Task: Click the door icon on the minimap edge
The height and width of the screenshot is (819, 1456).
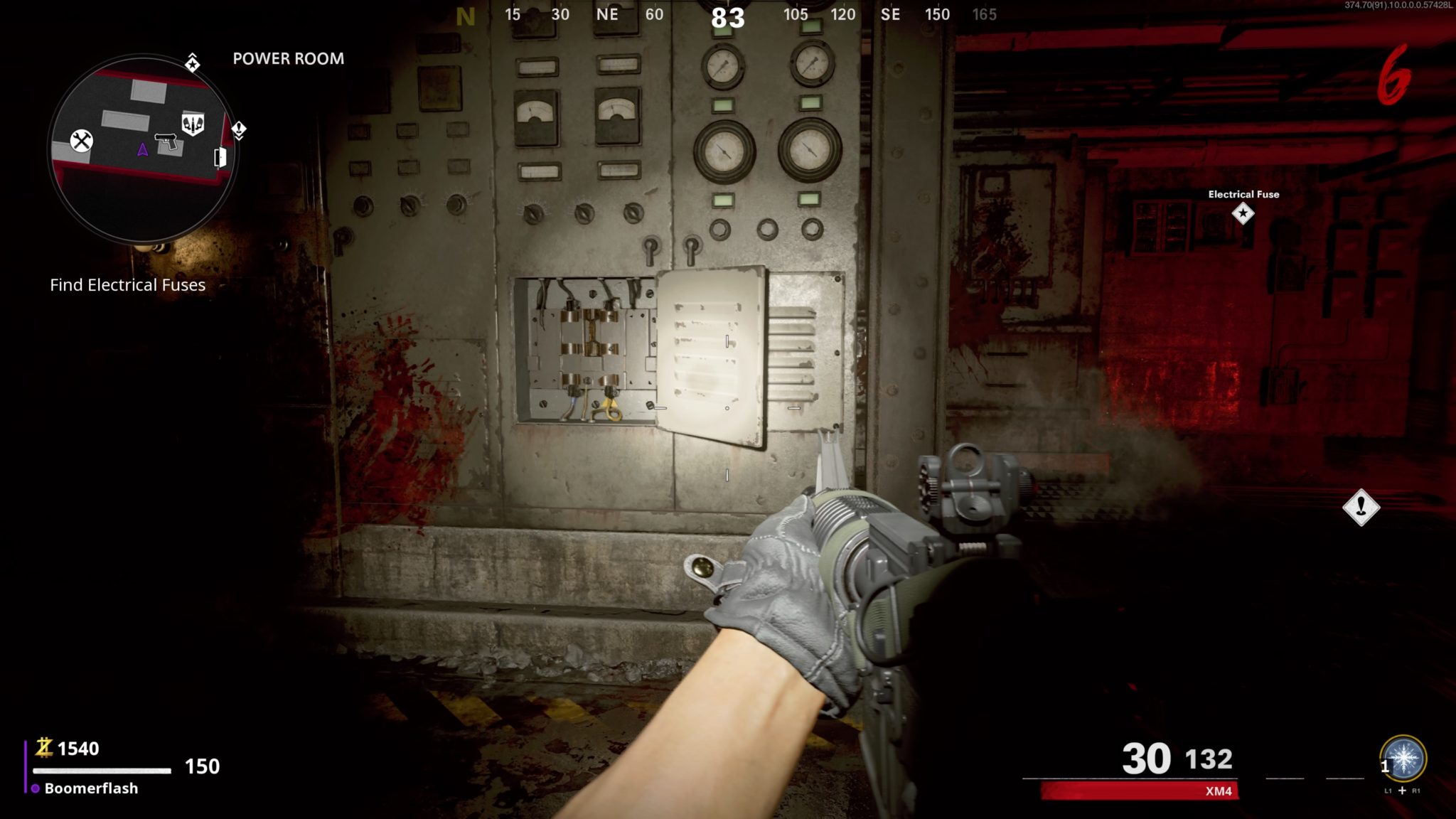Action: coord(220,158)
